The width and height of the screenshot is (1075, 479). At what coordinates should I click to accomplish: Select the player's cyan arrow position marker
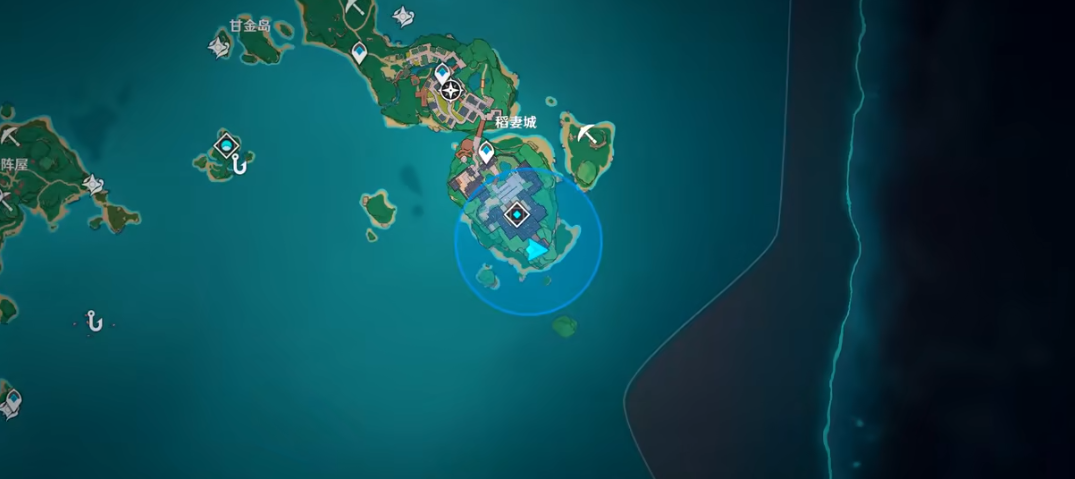coord(538,250)
